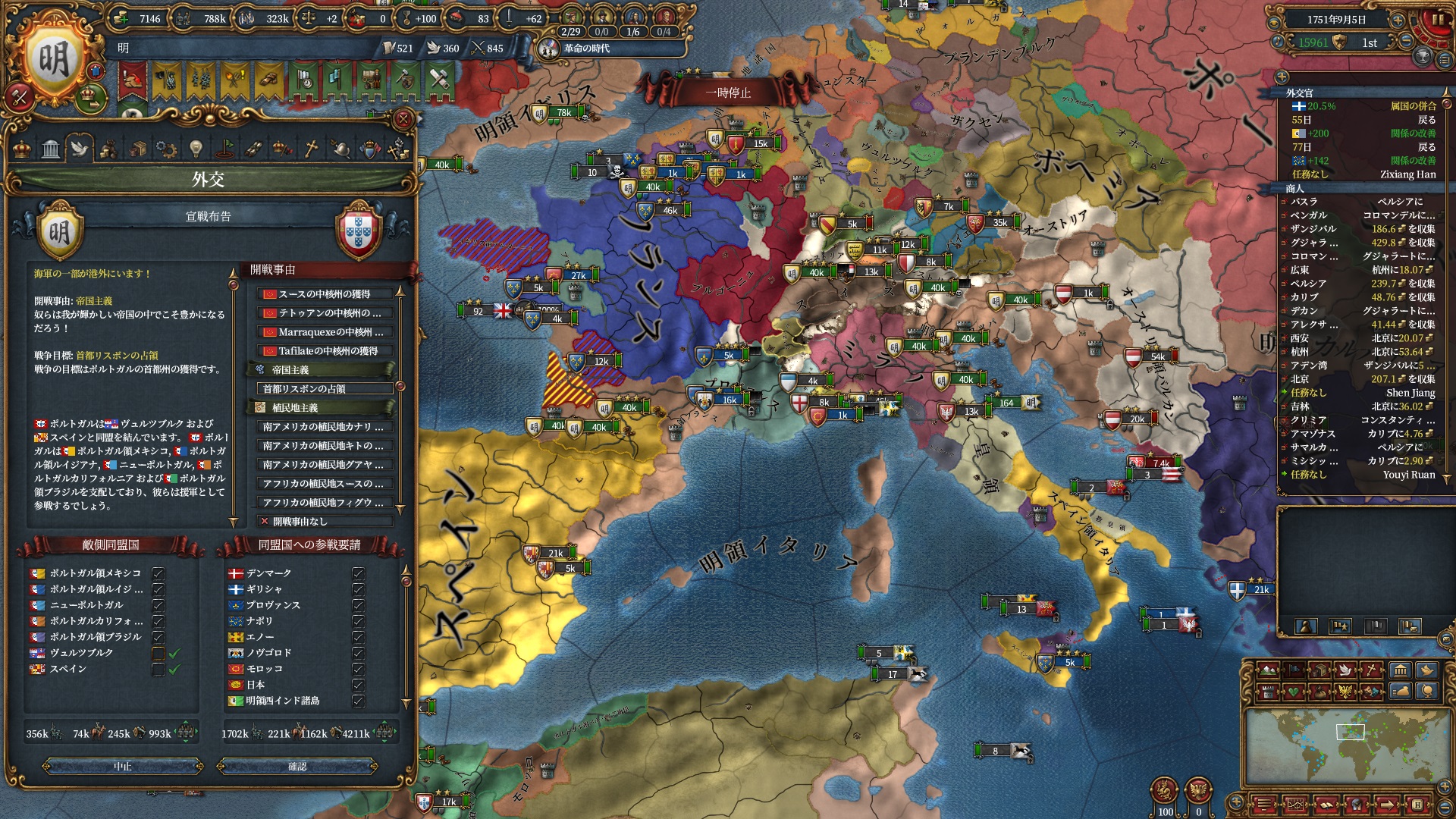Viewport: 1456px width, 819px height.
Task: Toggle call to arms for 日本
Action: [359, 685]
